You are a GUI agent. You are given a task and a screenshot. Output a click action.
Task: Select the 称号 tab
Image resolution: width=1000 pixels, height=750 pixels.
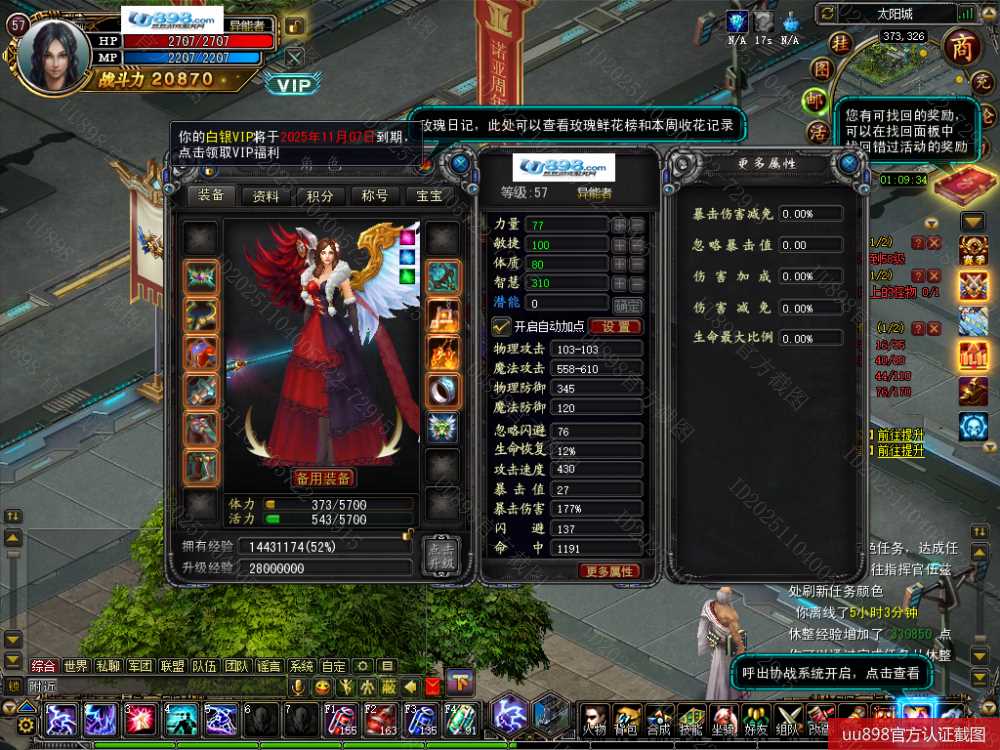pyautogui.click(x=374, y=196)
